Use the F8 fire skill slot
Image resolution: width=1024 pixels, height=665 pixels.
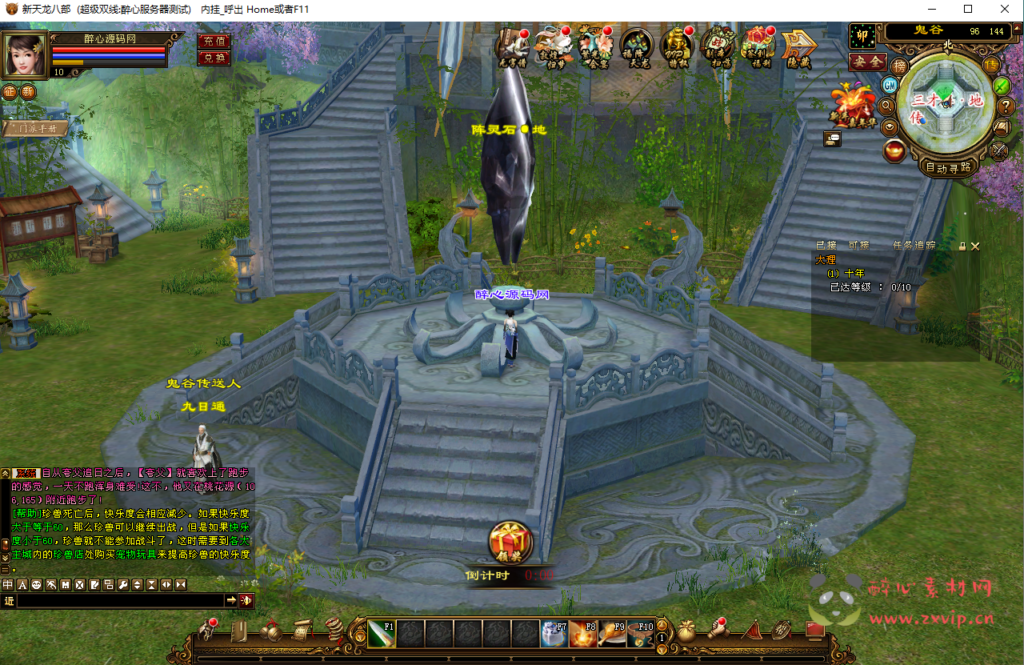pos(585,633)
